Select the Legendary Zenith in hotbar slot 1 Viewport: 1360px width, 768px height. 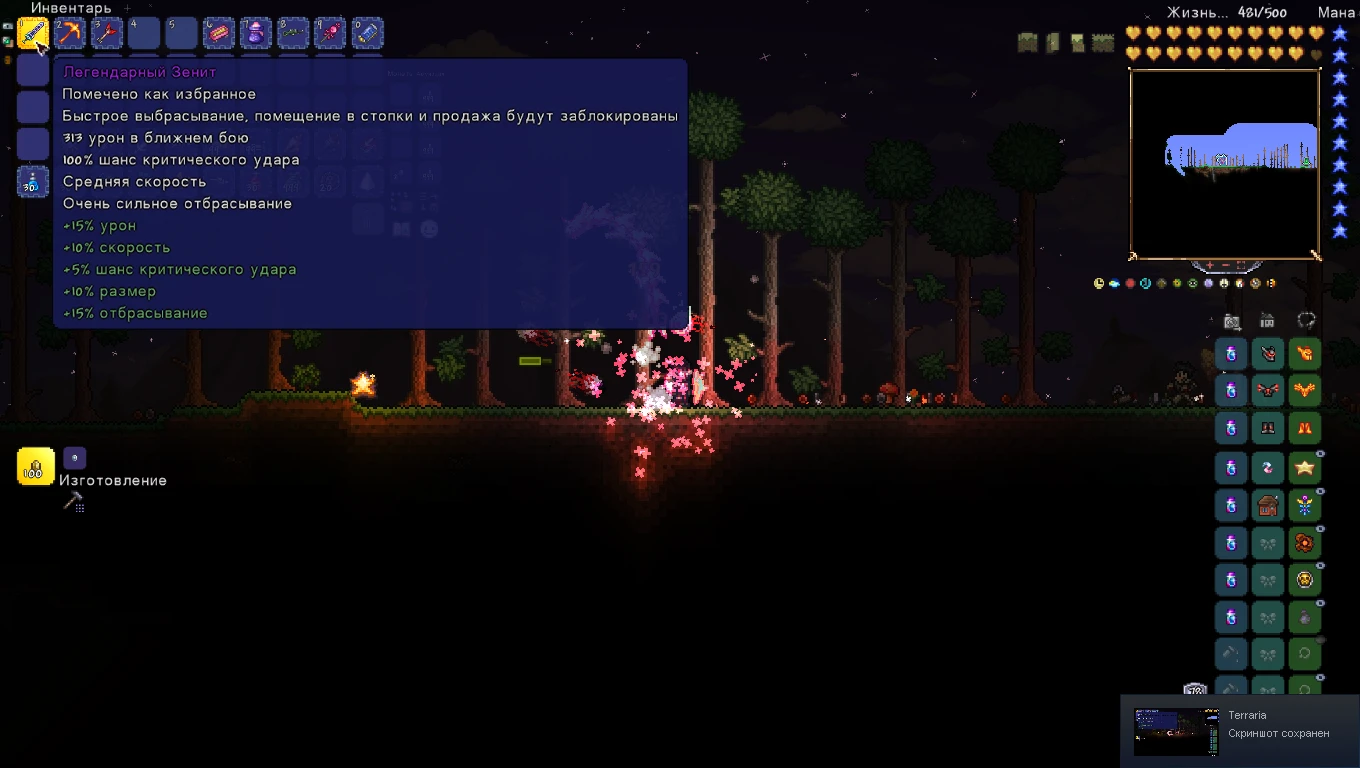(33, 33)
